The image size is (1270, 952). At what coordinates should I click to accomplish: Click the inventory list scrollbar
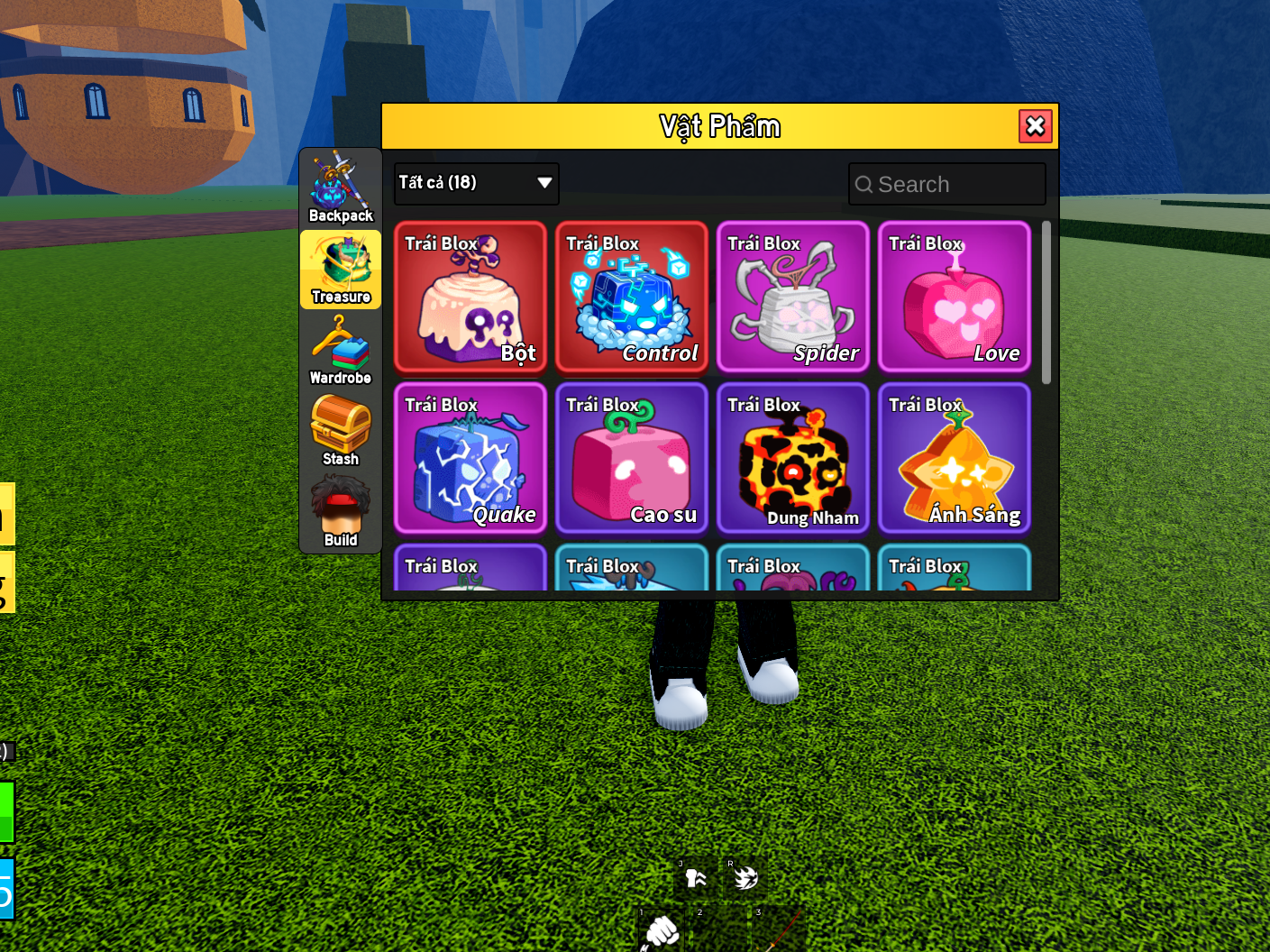coord(1046,303)
